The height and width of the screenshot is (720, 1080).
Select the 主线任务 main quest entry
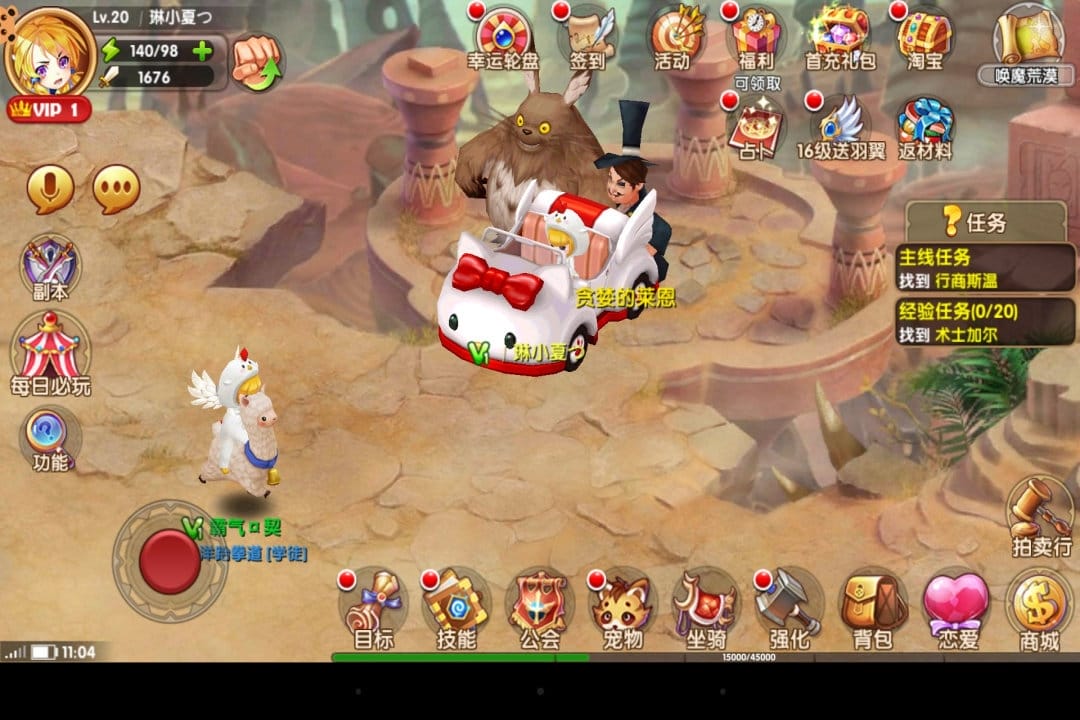[x=984, y=267]
